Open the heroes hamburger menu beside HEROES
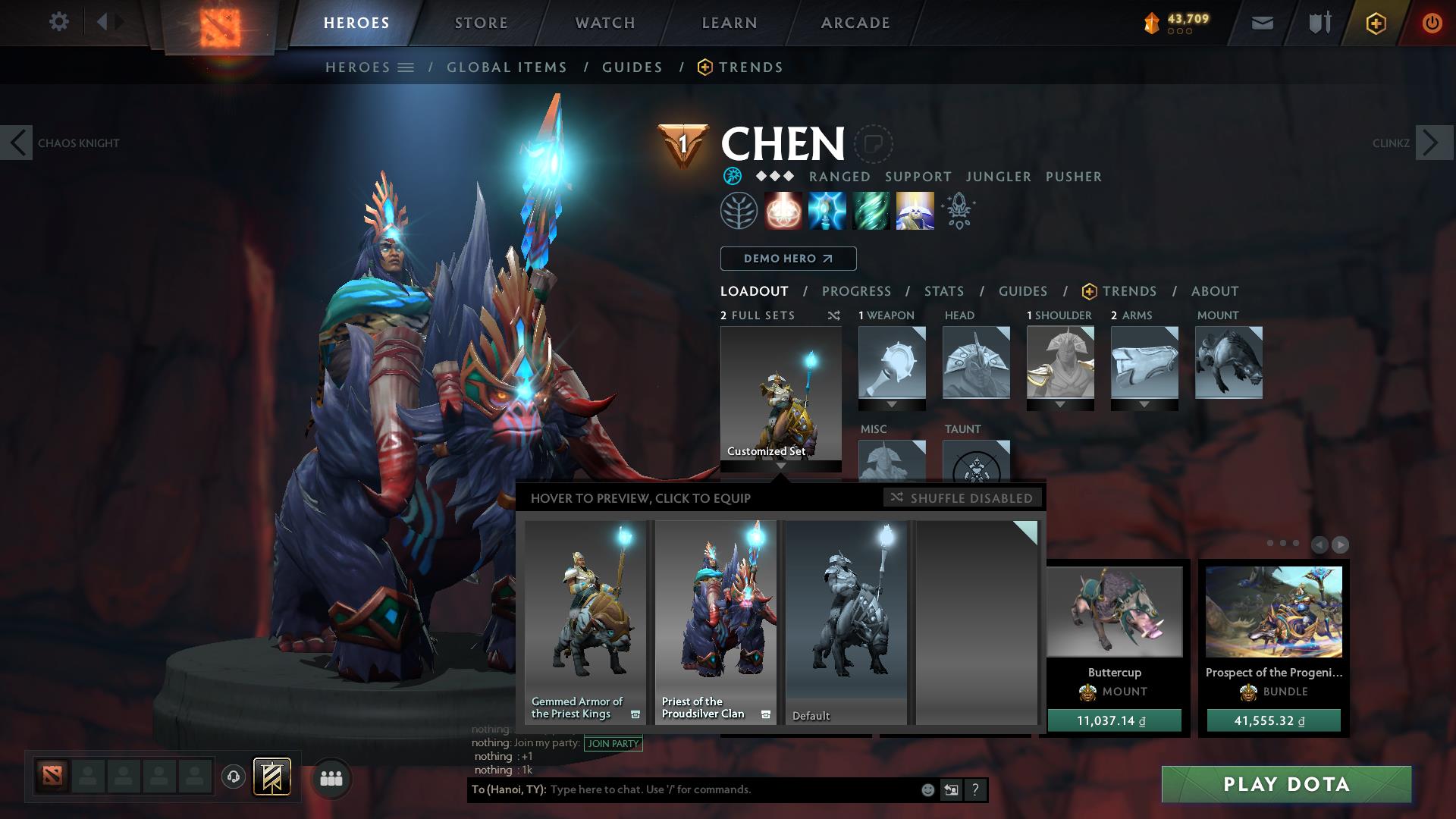The width and height of the screenshot is (1456, 819). [x=406, y=67]
